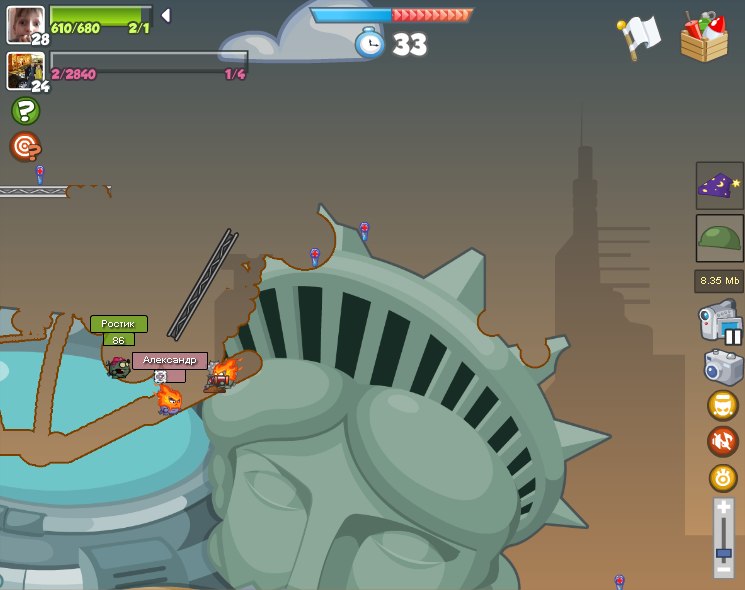Click the yellow round face button
745x590 pixels.
(722, 405)
